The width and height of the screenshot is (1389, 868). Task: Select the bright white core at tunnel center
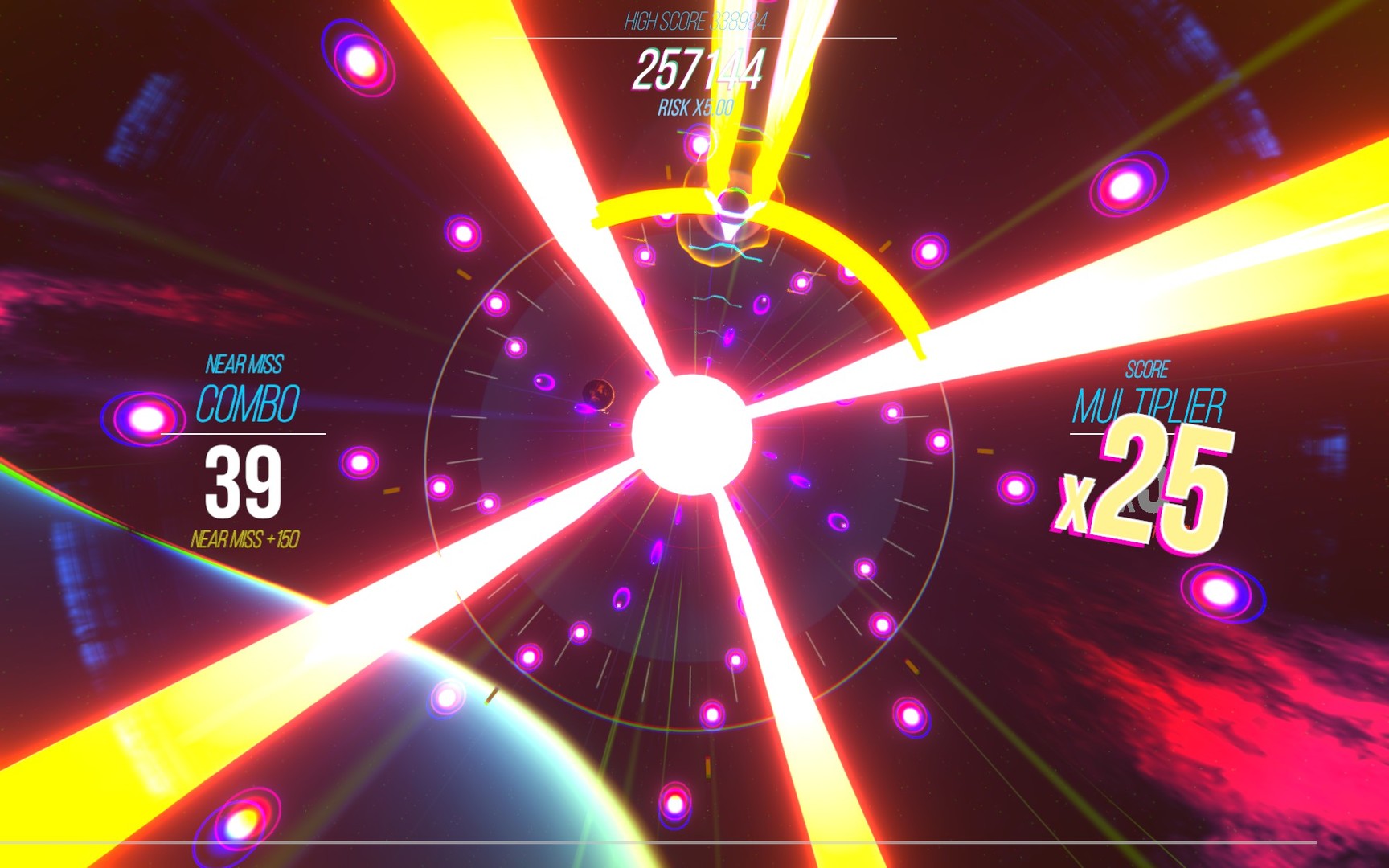click(693, 430)
